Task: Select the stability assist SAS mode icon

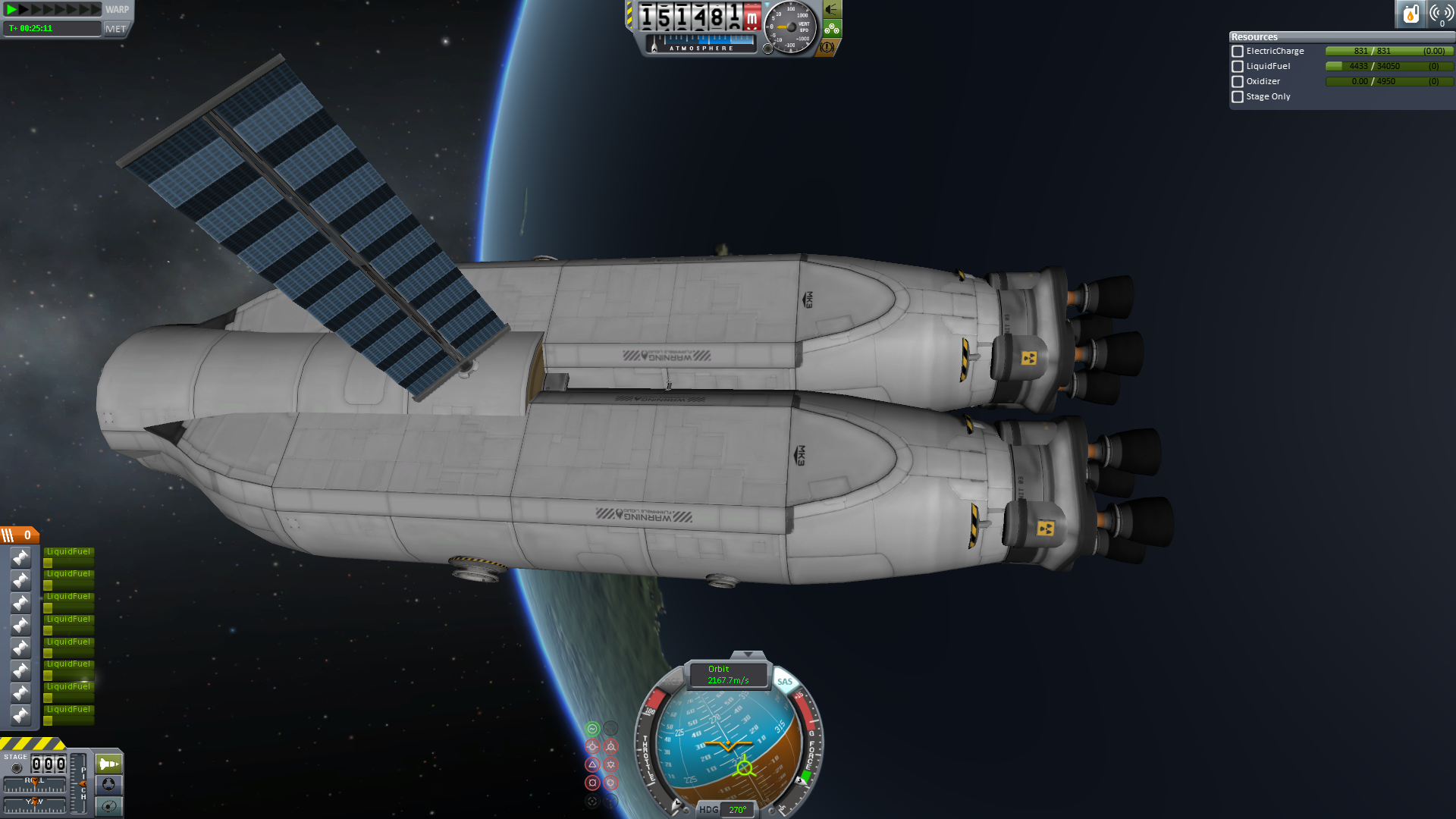Action: [x=592, y=729]
